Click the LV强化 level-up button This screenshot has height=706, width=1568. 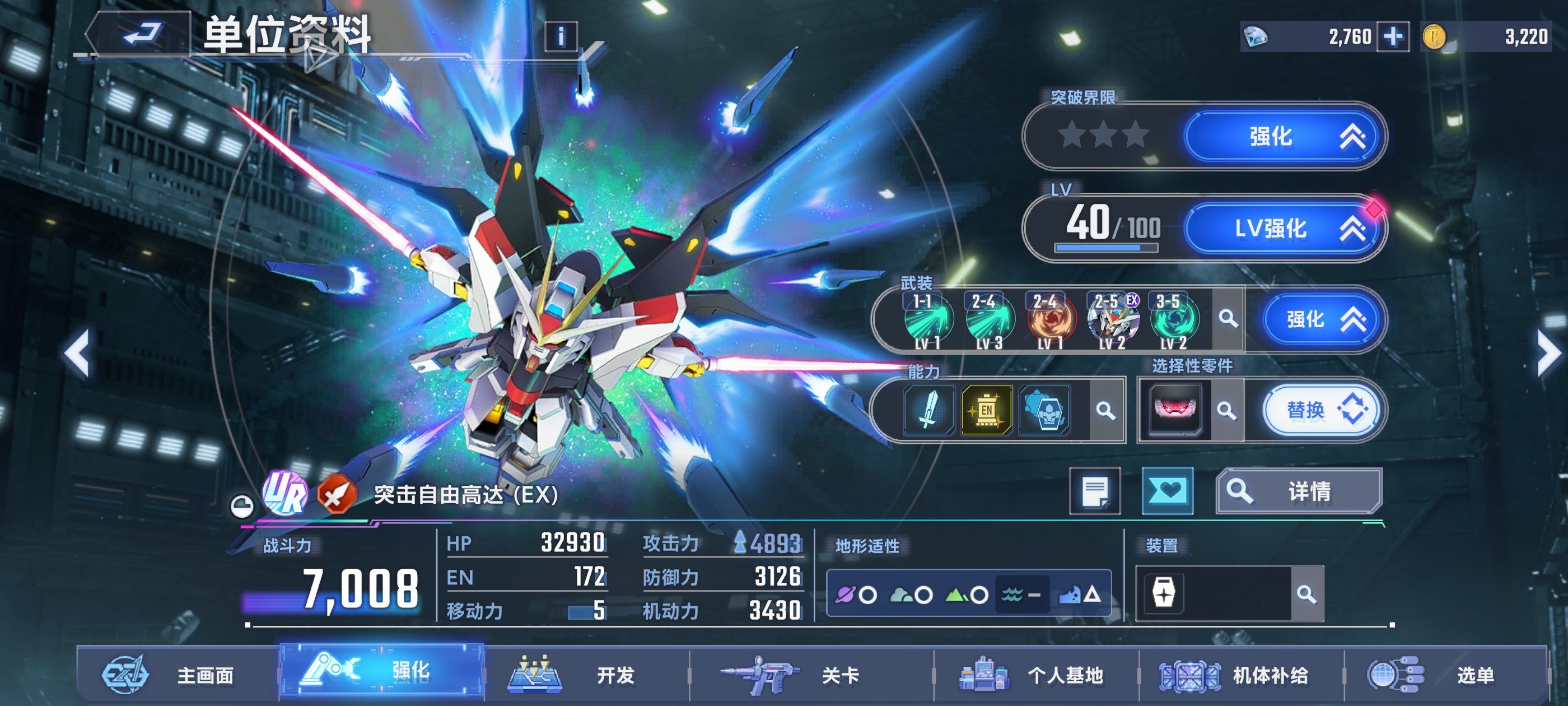point(1282,229)
